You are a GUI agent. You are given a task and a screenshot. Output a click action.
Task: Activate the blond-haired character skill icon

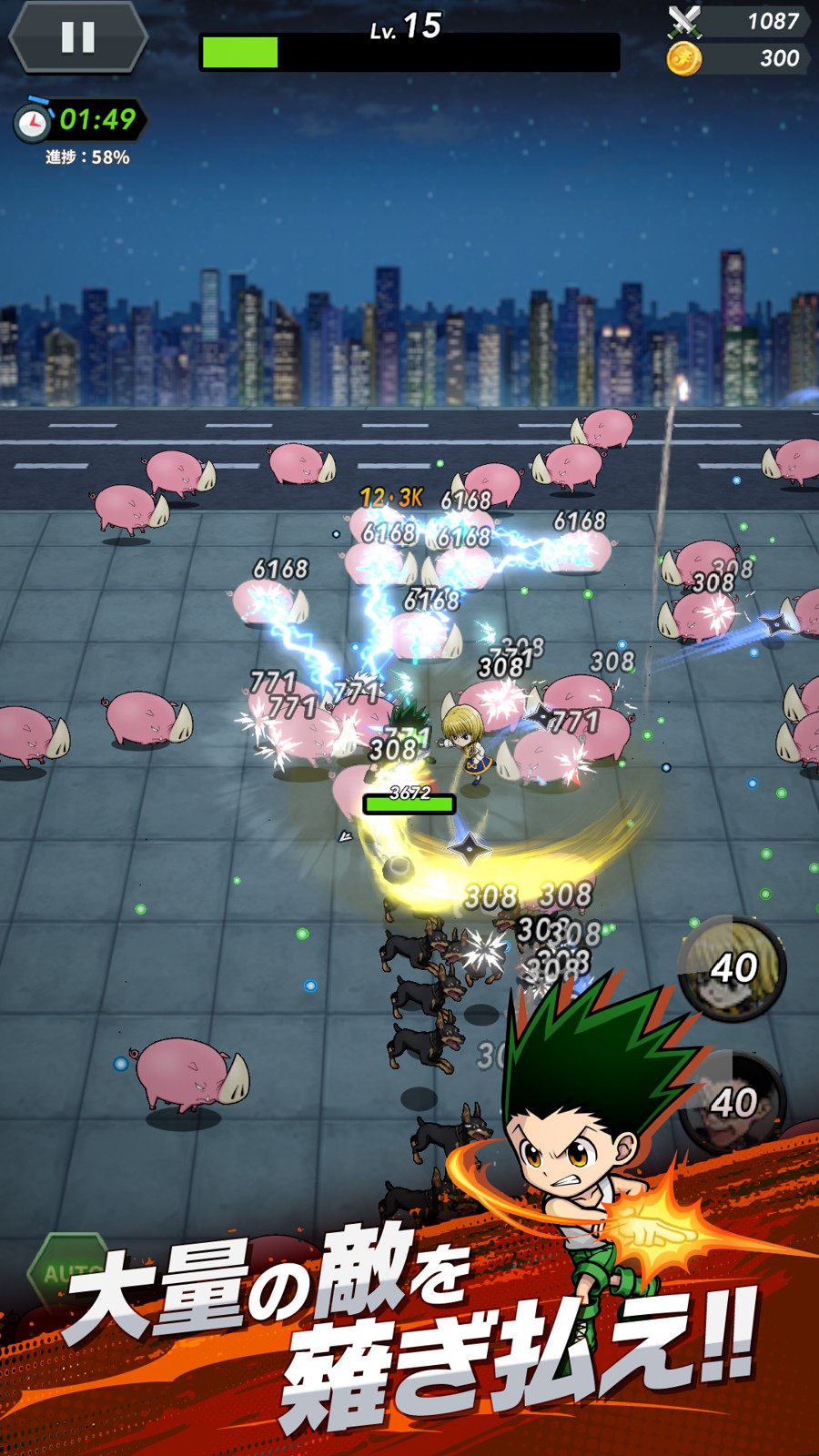(x=732, y=966)
